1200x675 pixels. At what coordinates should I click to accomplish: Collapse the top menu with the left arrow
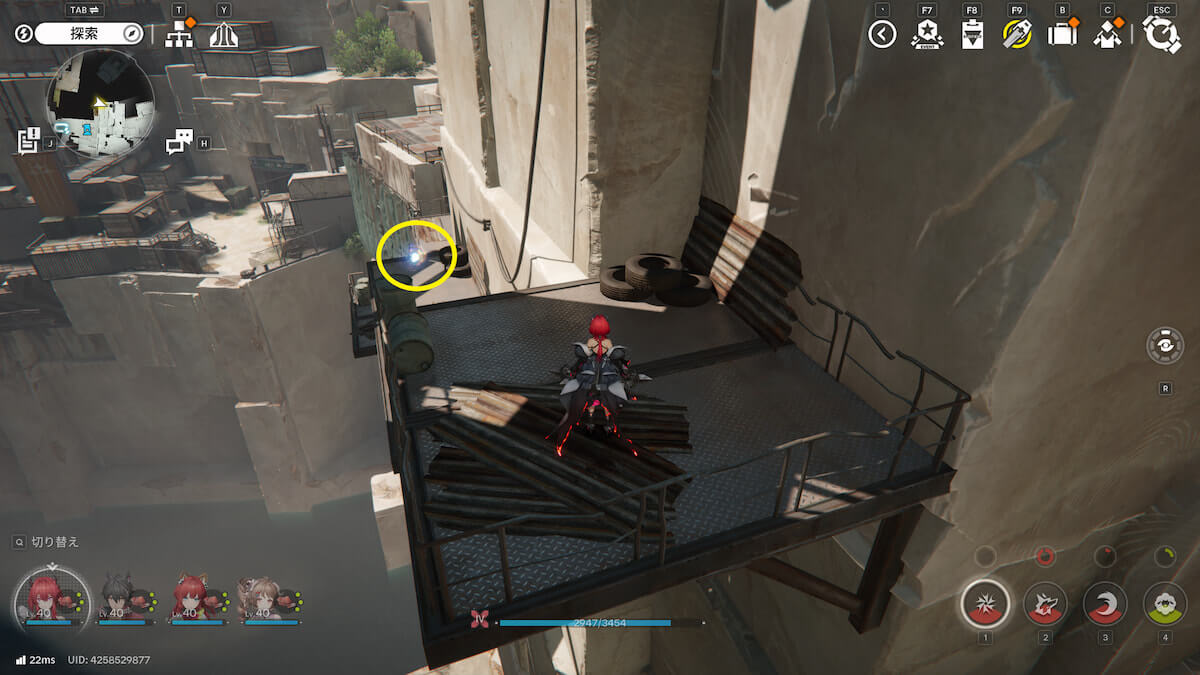(882, 35)
